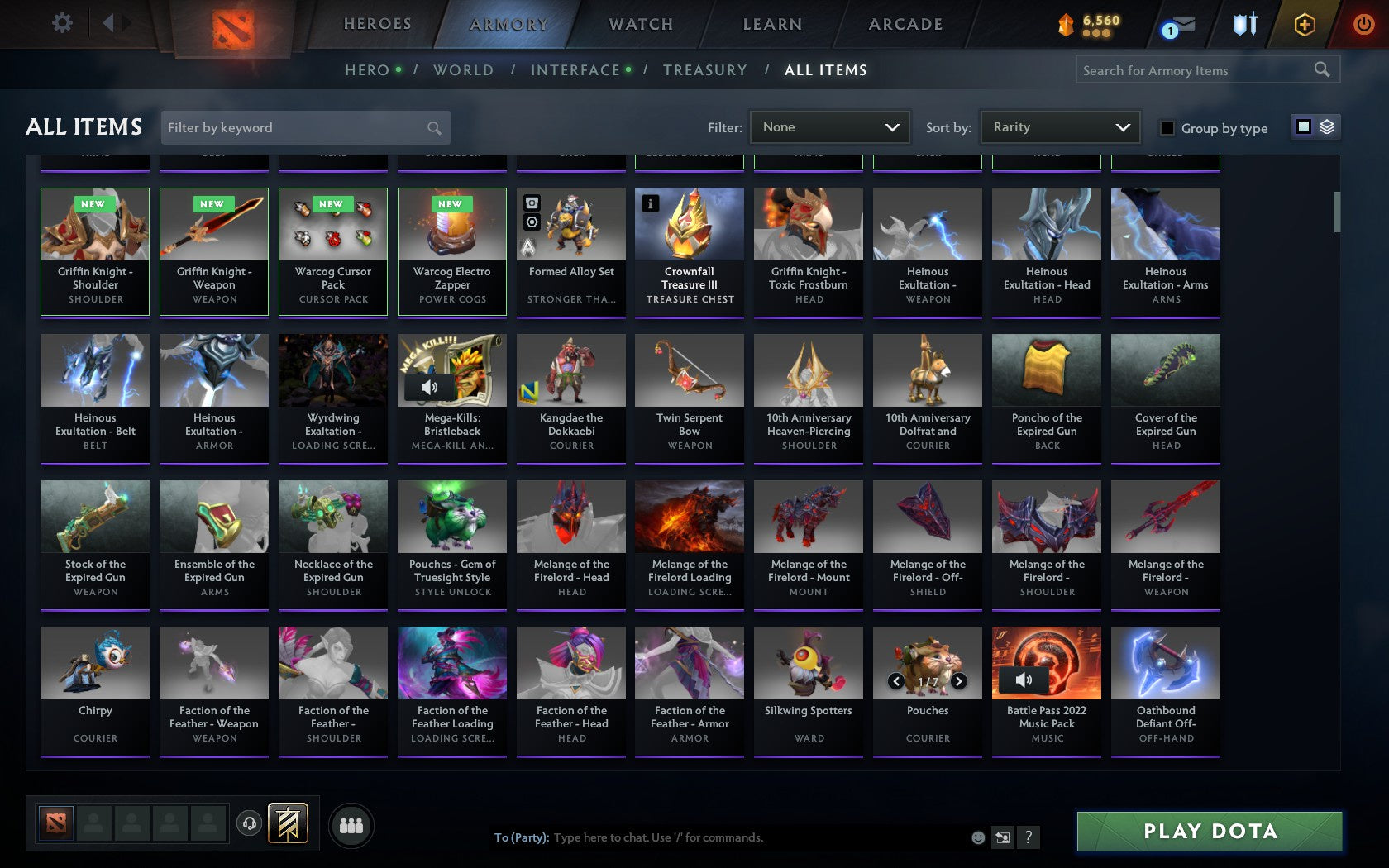Screen dimensions: 1389x868
Task: Select the Crownfall Treasure III chest thumbnail
Action: point(690,223)
